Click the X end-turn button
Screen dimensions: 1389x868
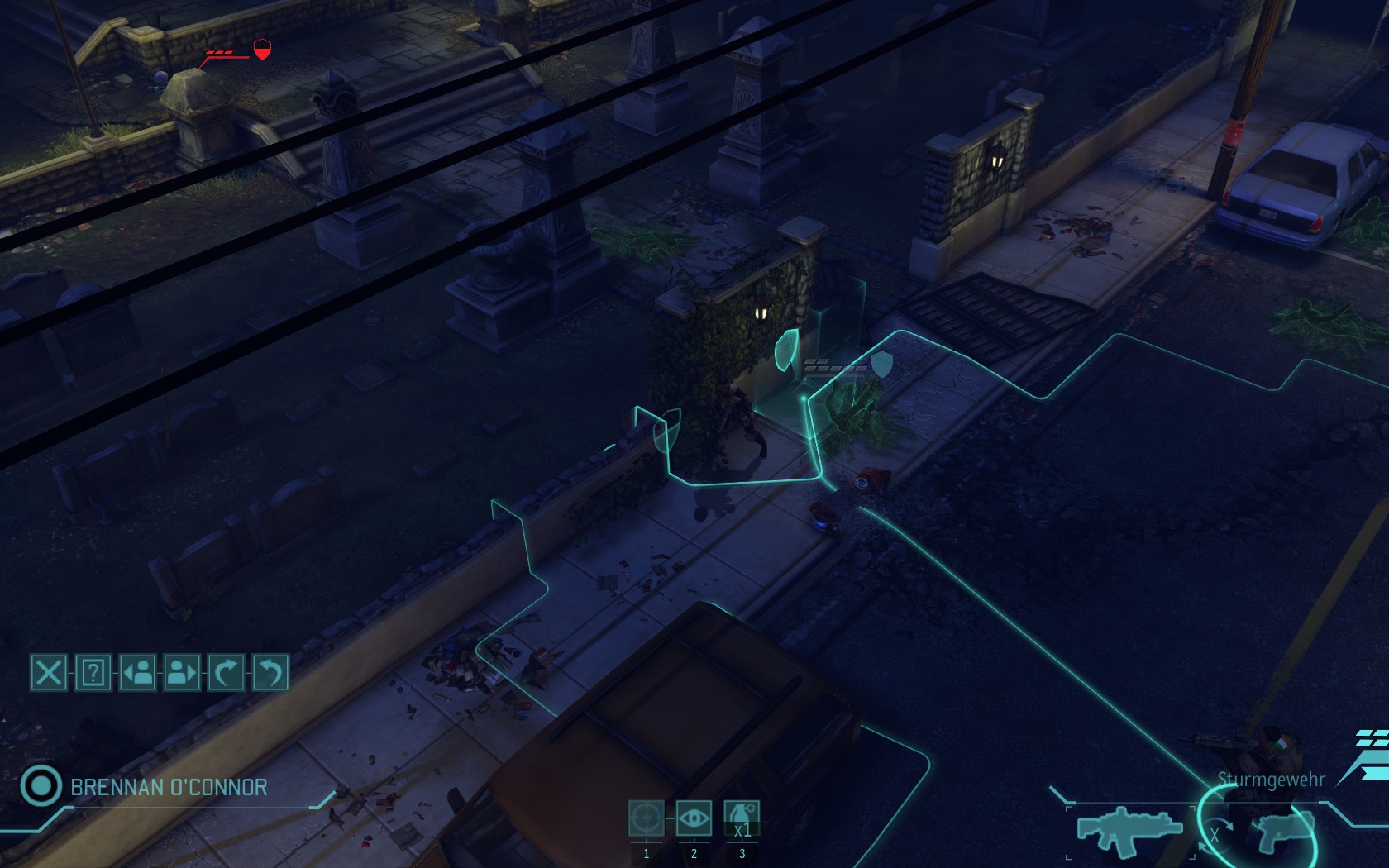click(x=49, y=672)
